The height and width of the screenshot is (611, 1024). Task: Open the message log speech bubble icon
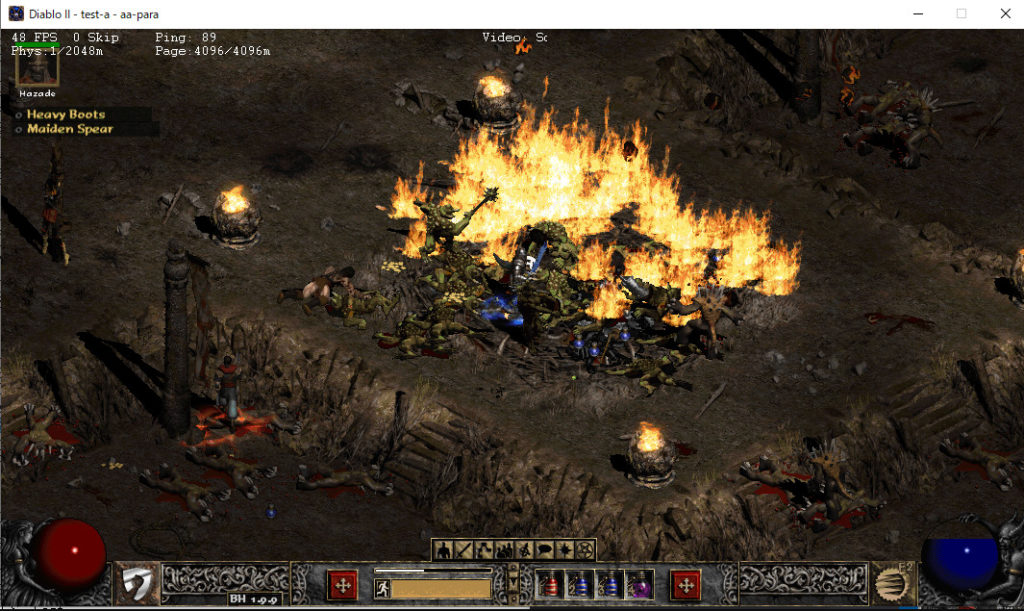pyautogui.click(x=544, y=550)
